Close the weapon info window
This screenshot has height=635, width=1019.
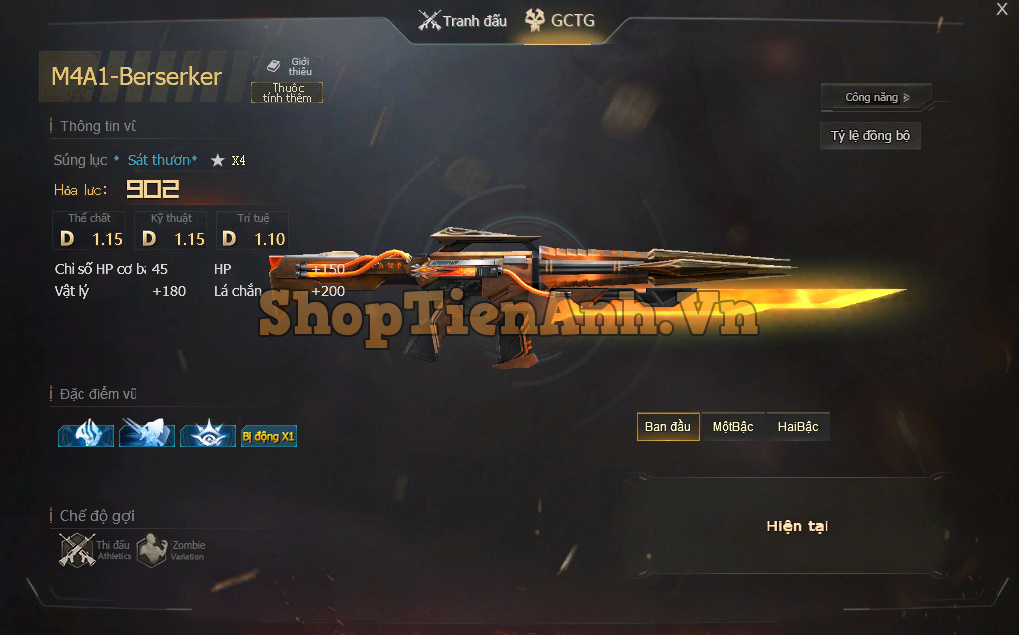click(x=1002, y=10)
